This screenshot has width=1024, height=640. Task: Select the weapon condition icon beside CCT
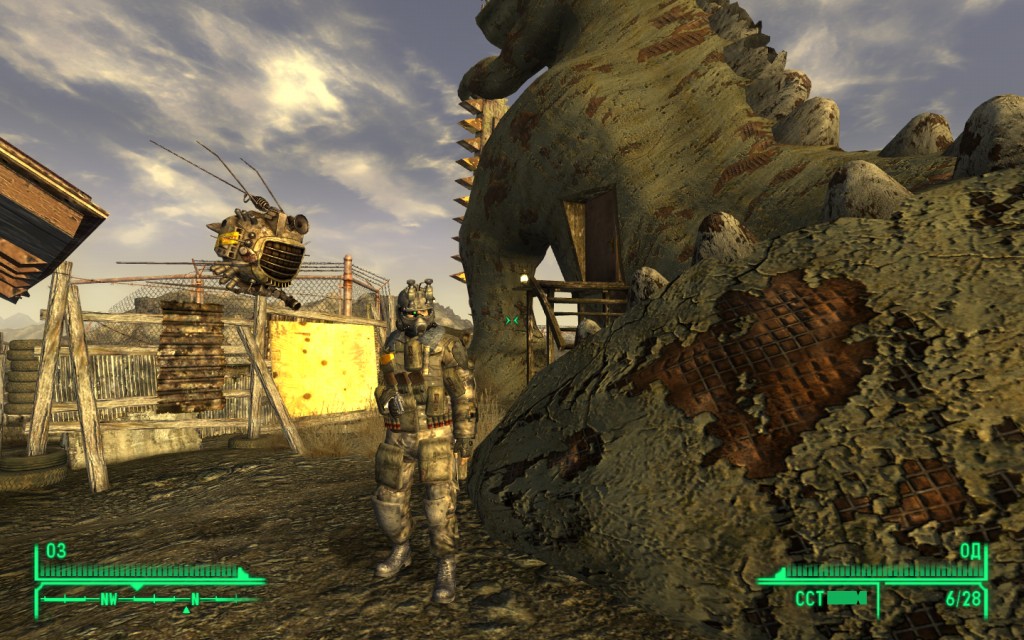[846, 598]
